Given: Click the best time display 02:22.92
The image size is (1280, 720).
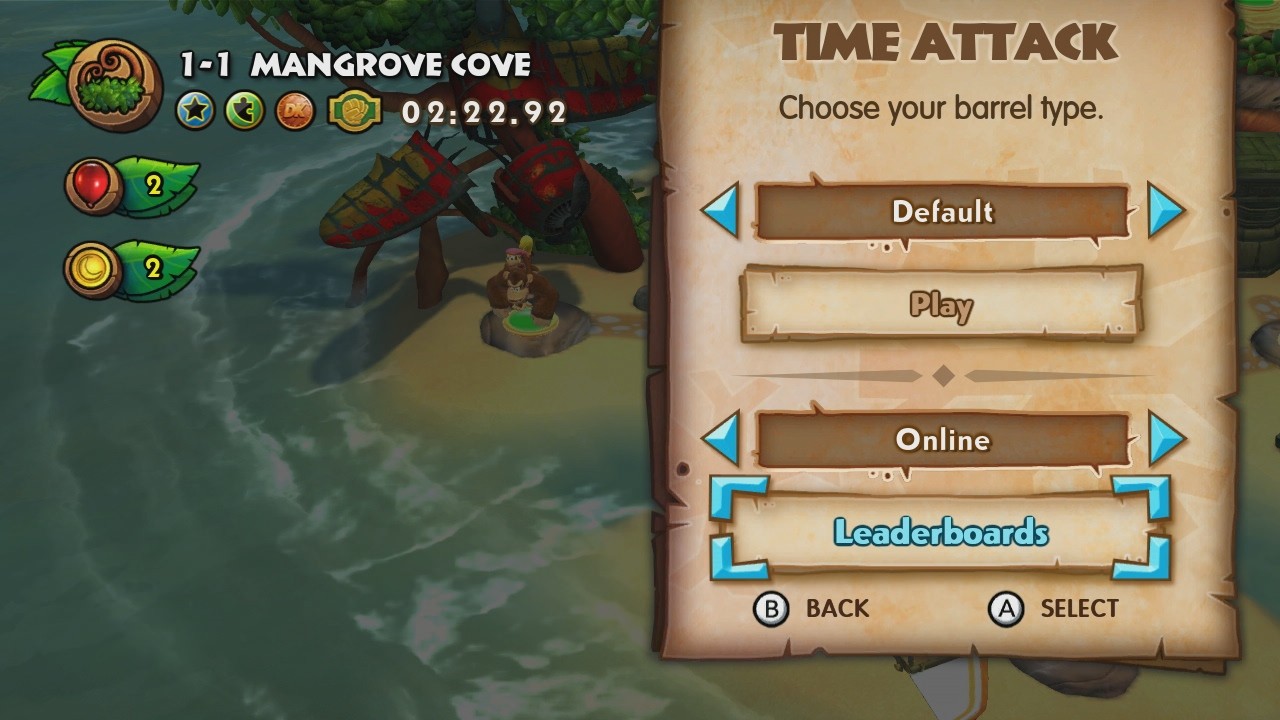Looking at the screenshot, I should tap(483, 112).
